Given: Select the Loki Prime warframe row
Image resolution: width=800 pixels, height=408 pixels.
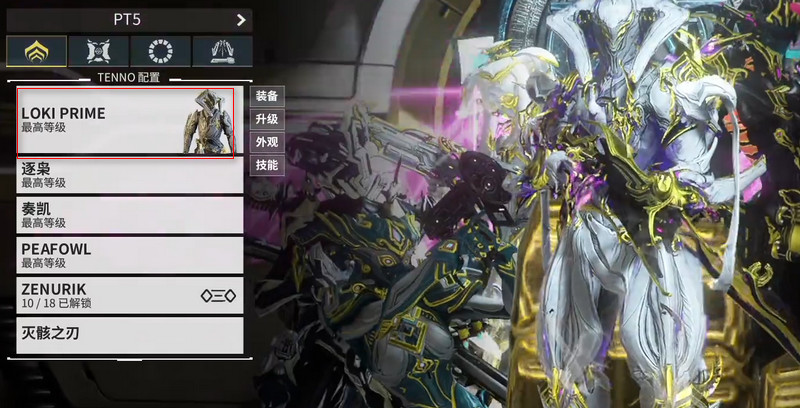Looking at the screenshot, I should tap(126, 122).
